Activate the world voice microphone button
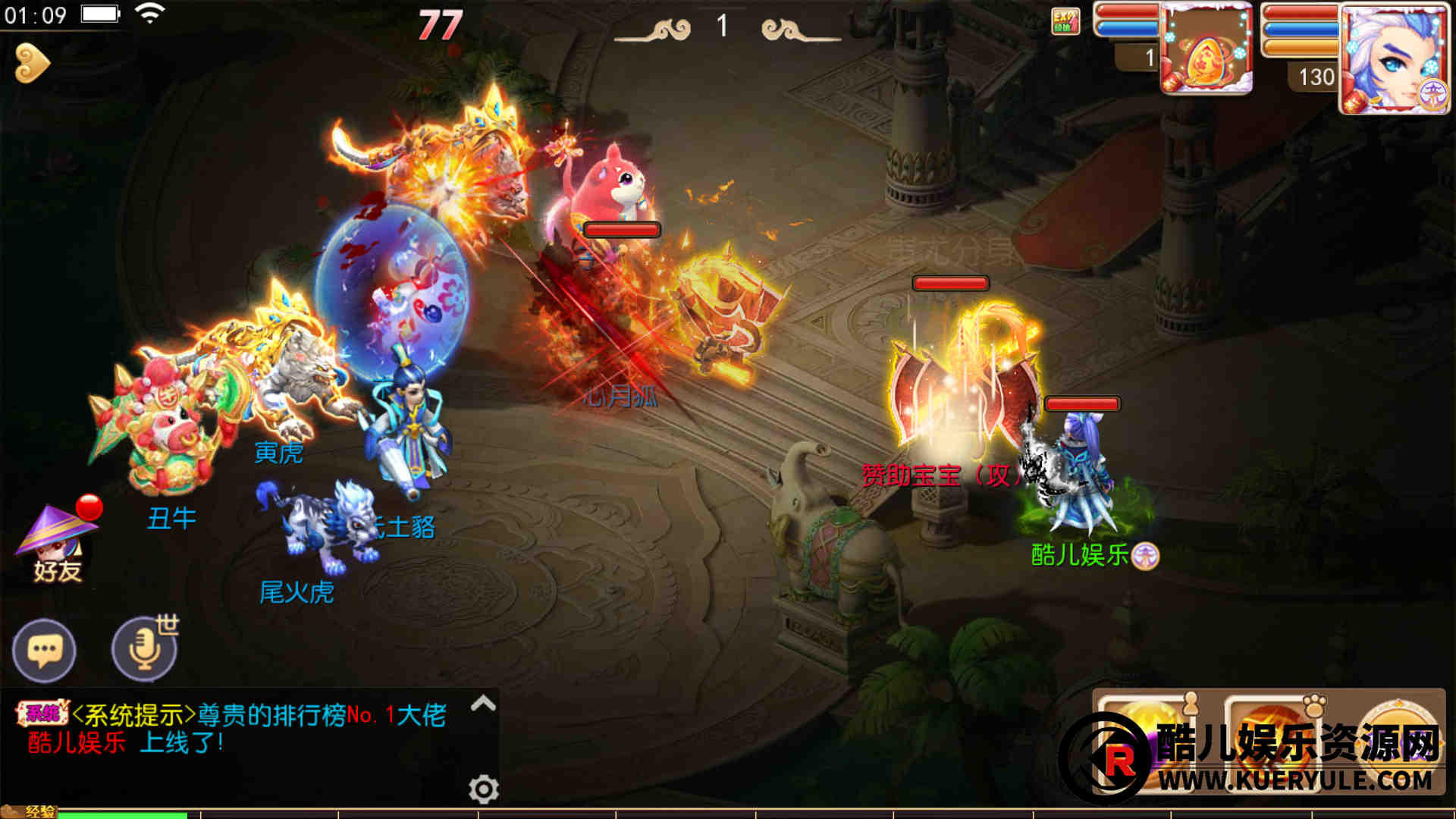 click(144, 650)
